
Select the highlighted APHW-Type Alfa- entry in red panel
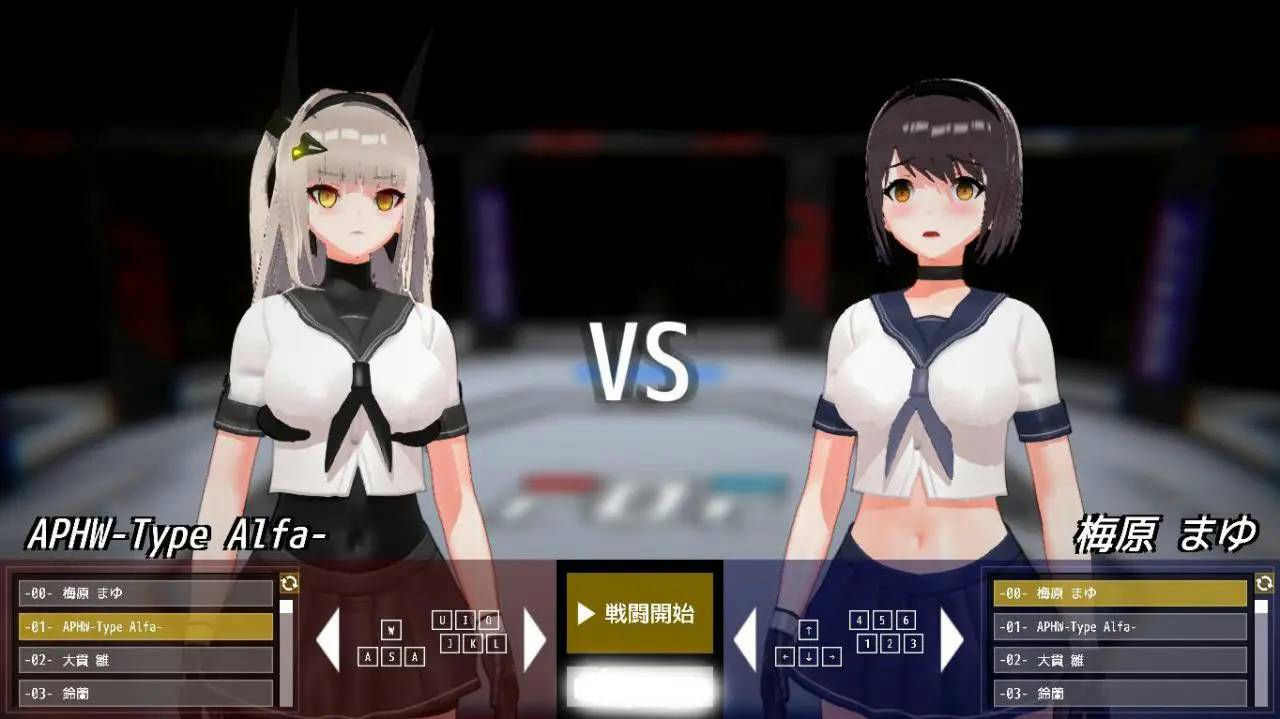click(146, 627)
